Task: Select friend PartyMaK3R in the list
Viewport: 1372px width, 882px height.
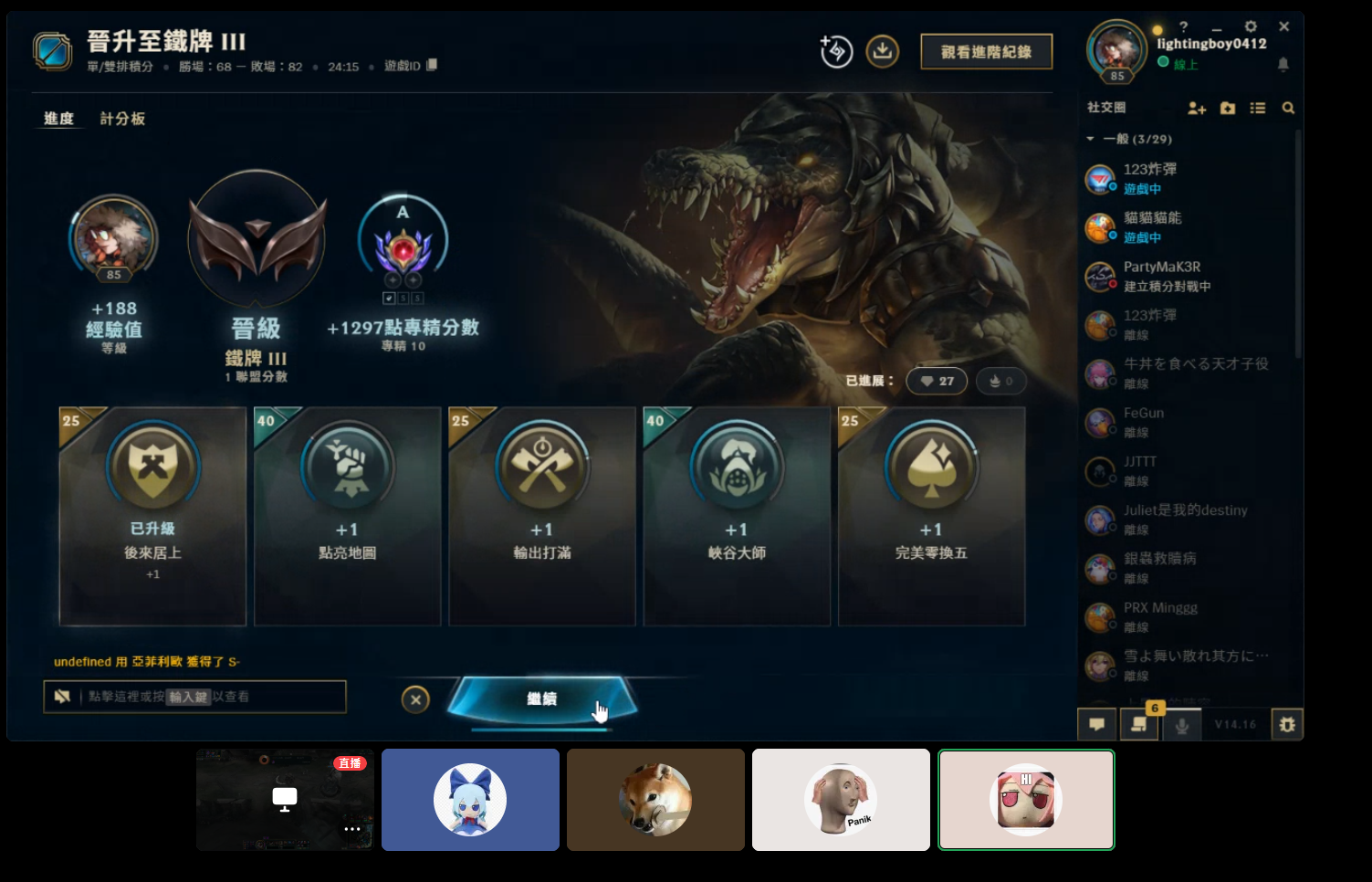Action: pos(1161,276)
